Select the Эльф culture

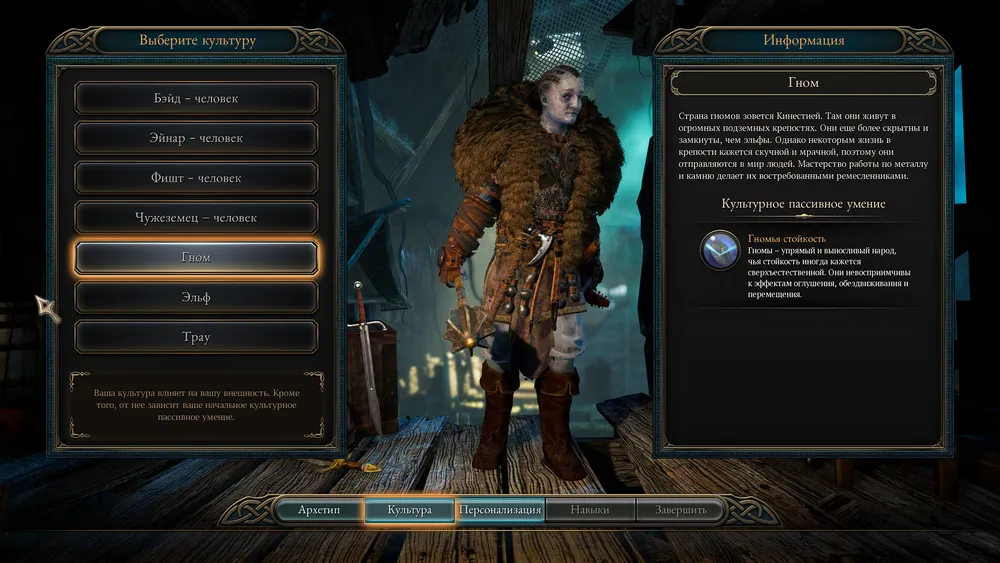pos(196,297)
